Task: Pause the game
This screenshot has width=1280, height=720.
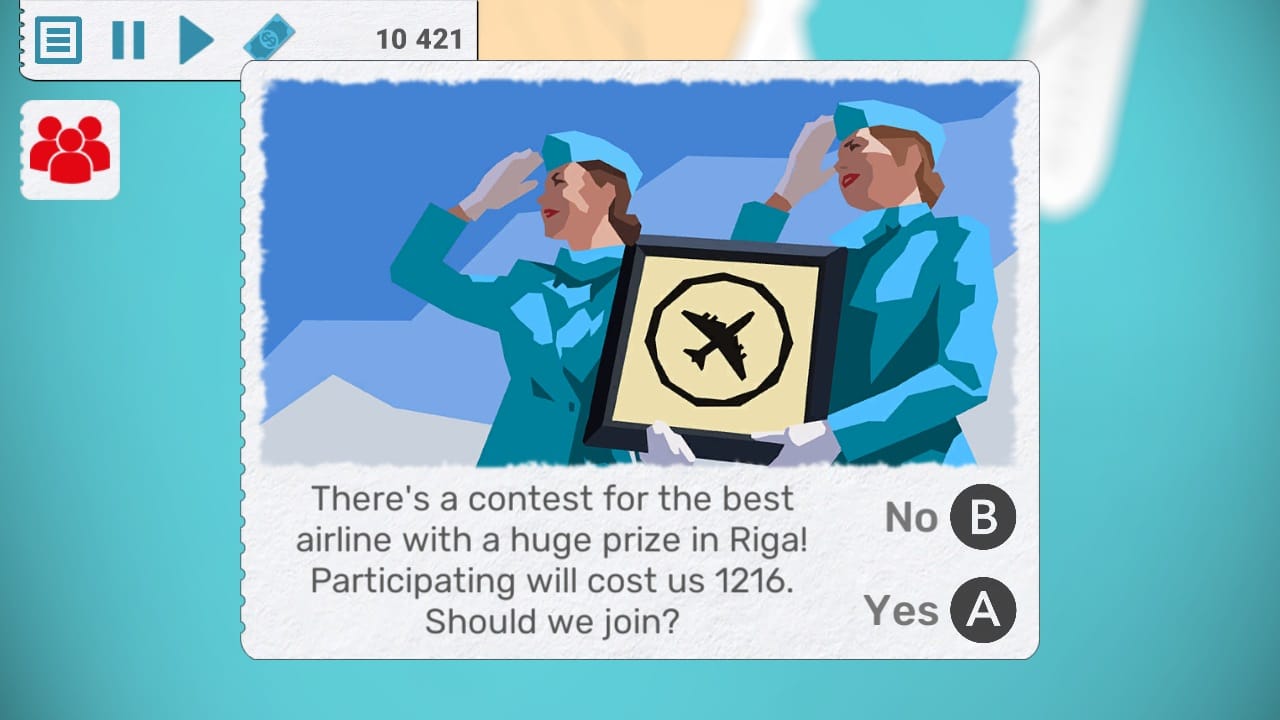Action: (128, 38)
